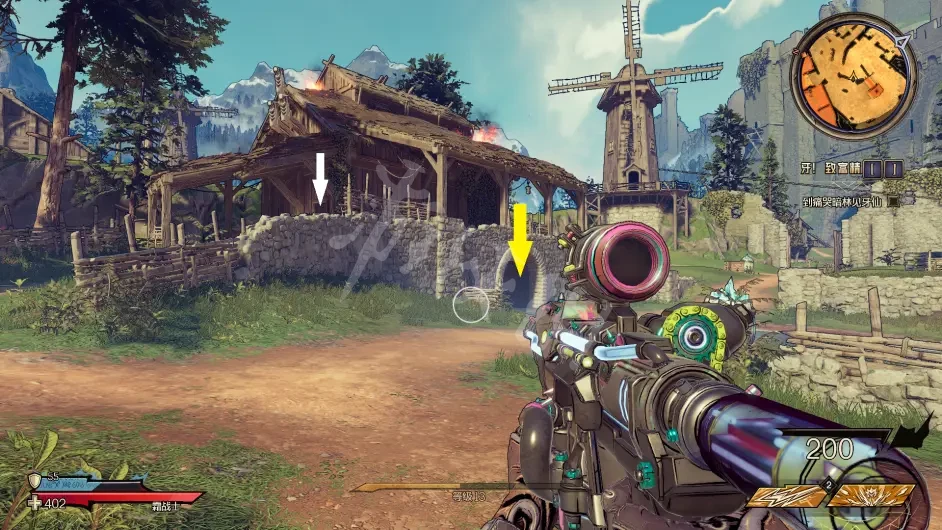Activate the starburst action skill icon

coord(872,495)
